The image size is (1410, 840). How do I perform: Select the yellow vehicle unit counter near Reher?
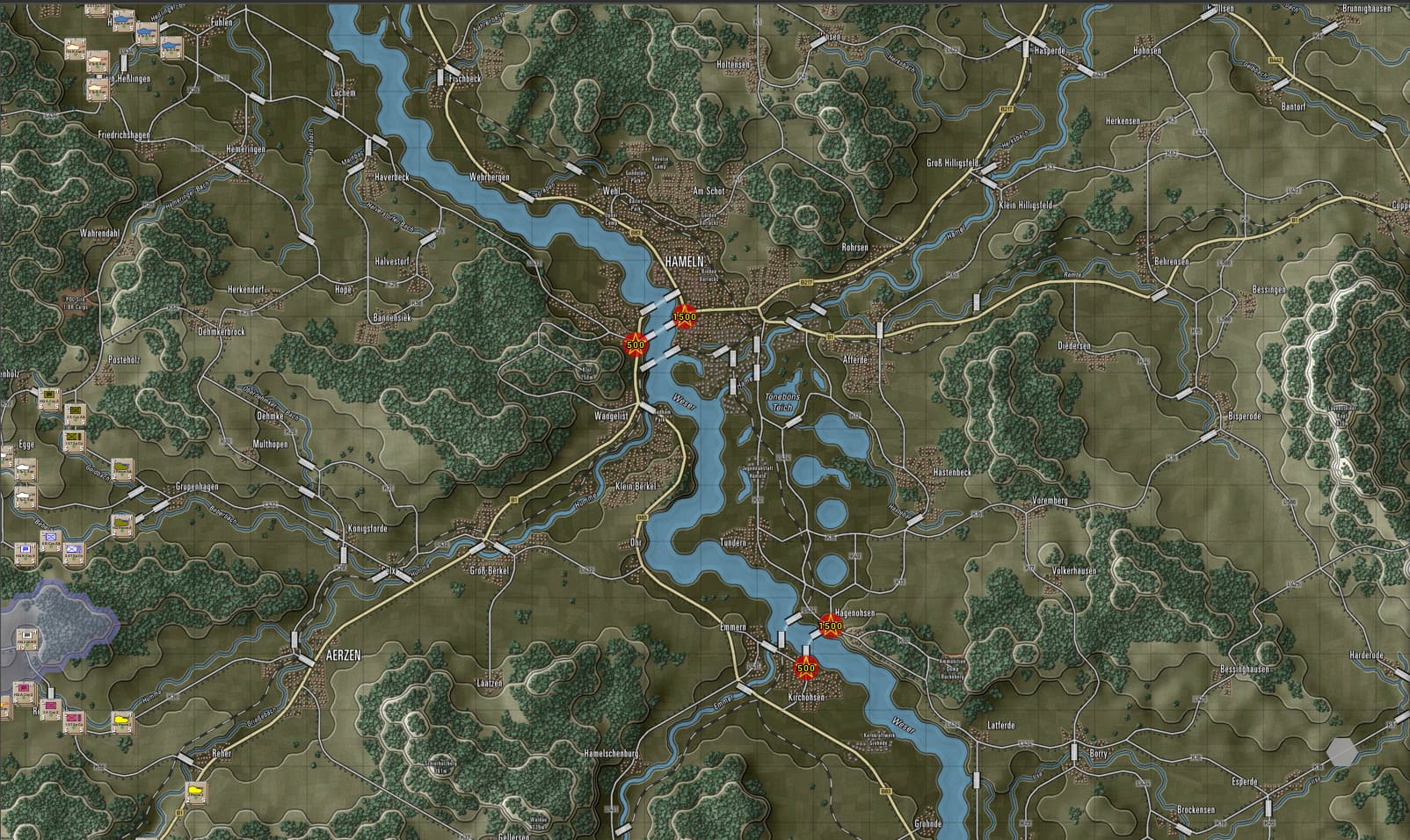point(195,792)
